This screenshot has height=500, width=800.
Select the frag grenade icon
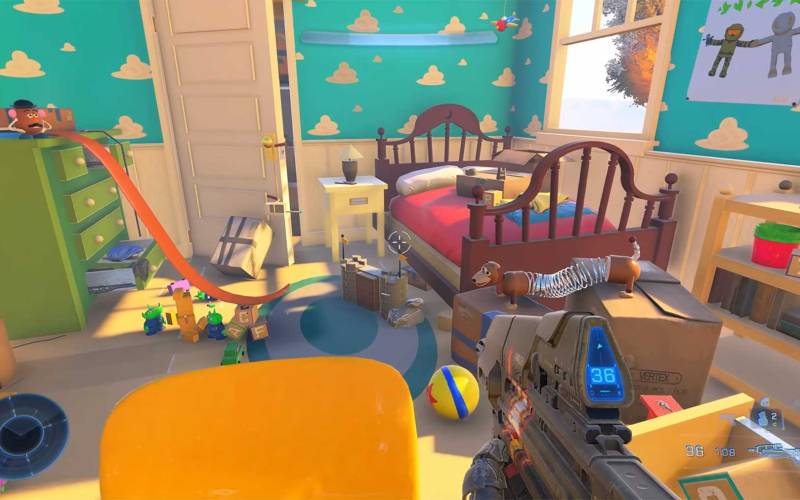click(763, 417)
